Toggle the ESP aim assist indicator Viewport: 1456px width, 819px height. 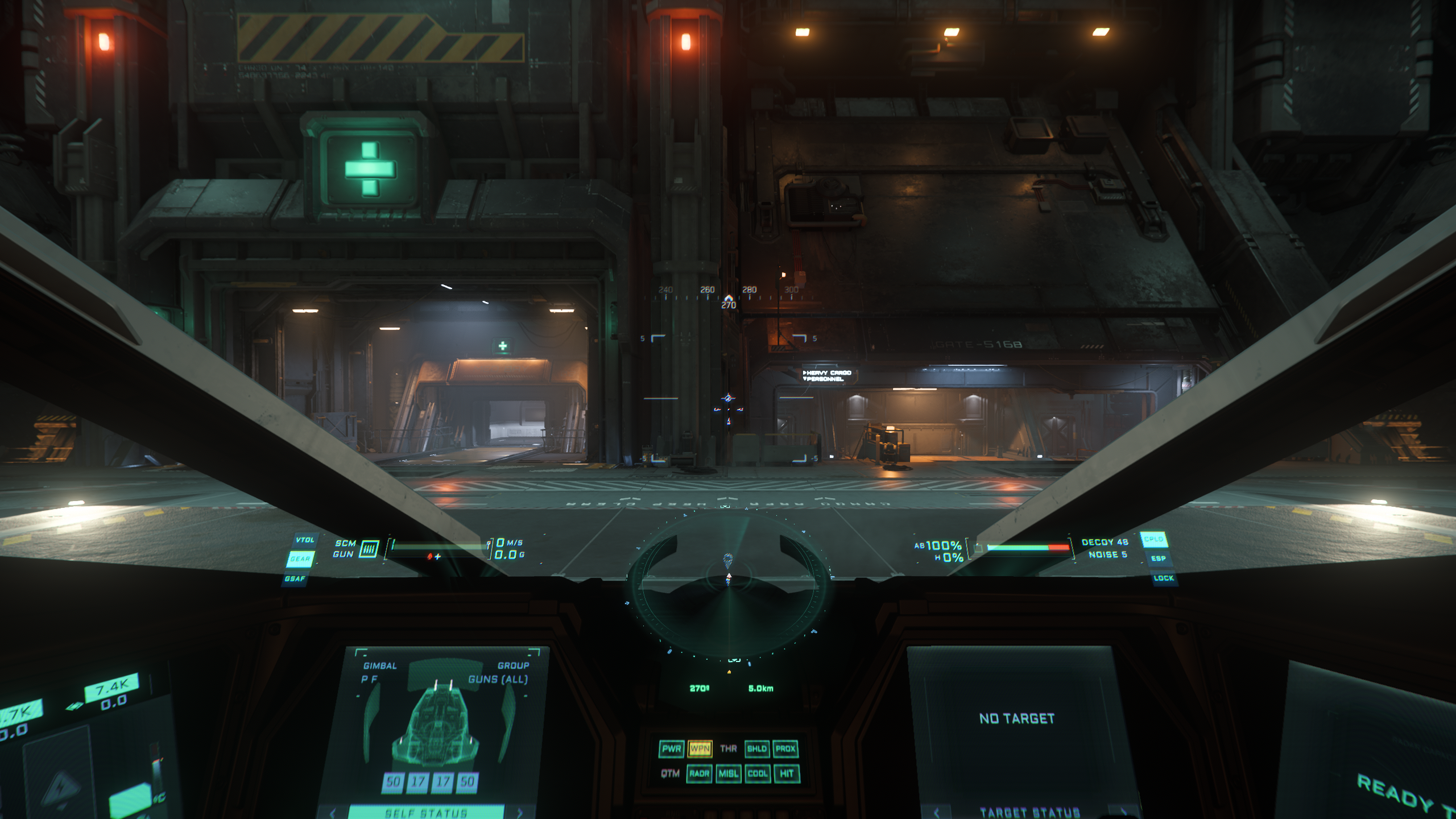(1159, 559)
